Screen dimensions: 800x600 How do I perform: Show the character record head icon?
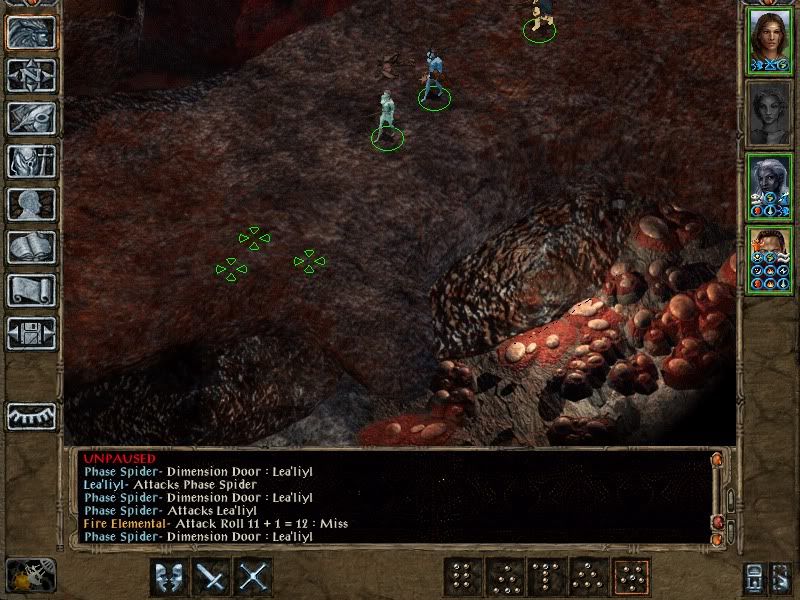tap(31, 204)
